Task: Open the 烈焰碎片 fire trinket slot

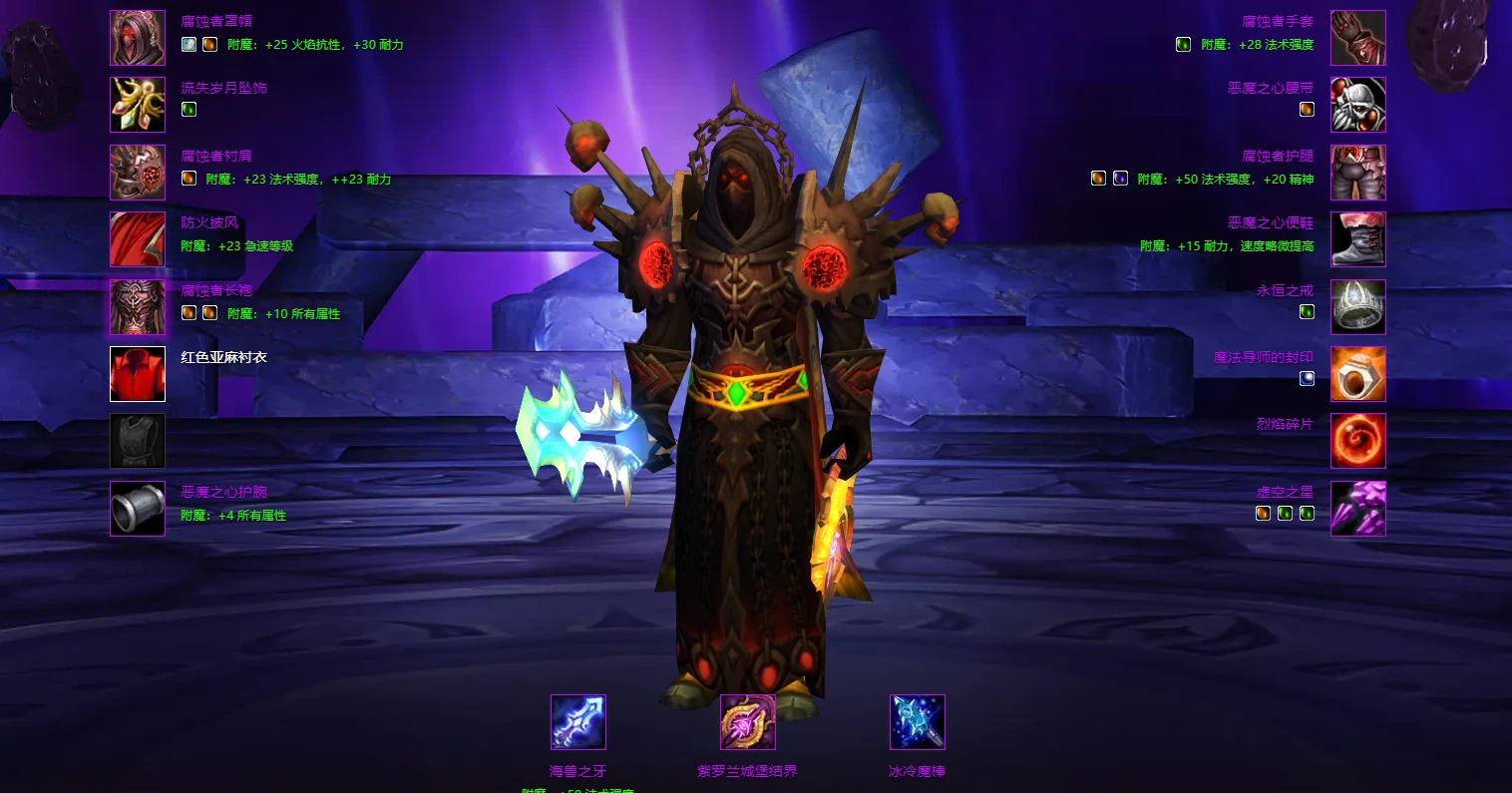Action: (1357, 441)
